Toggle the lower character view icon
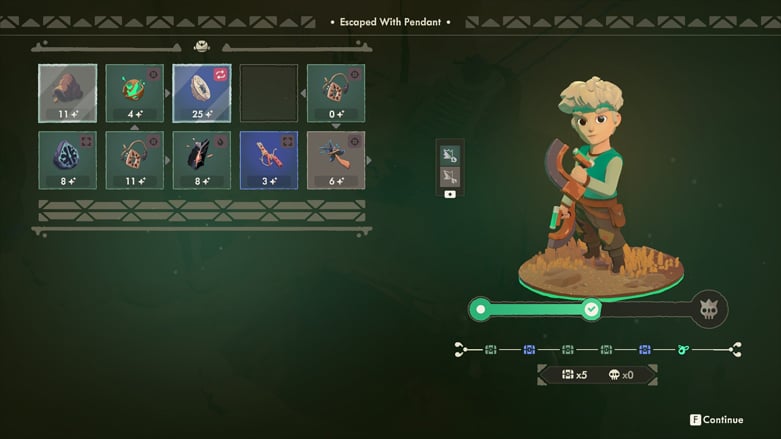This screenshot has height=439, width=781. pos(449,177)
